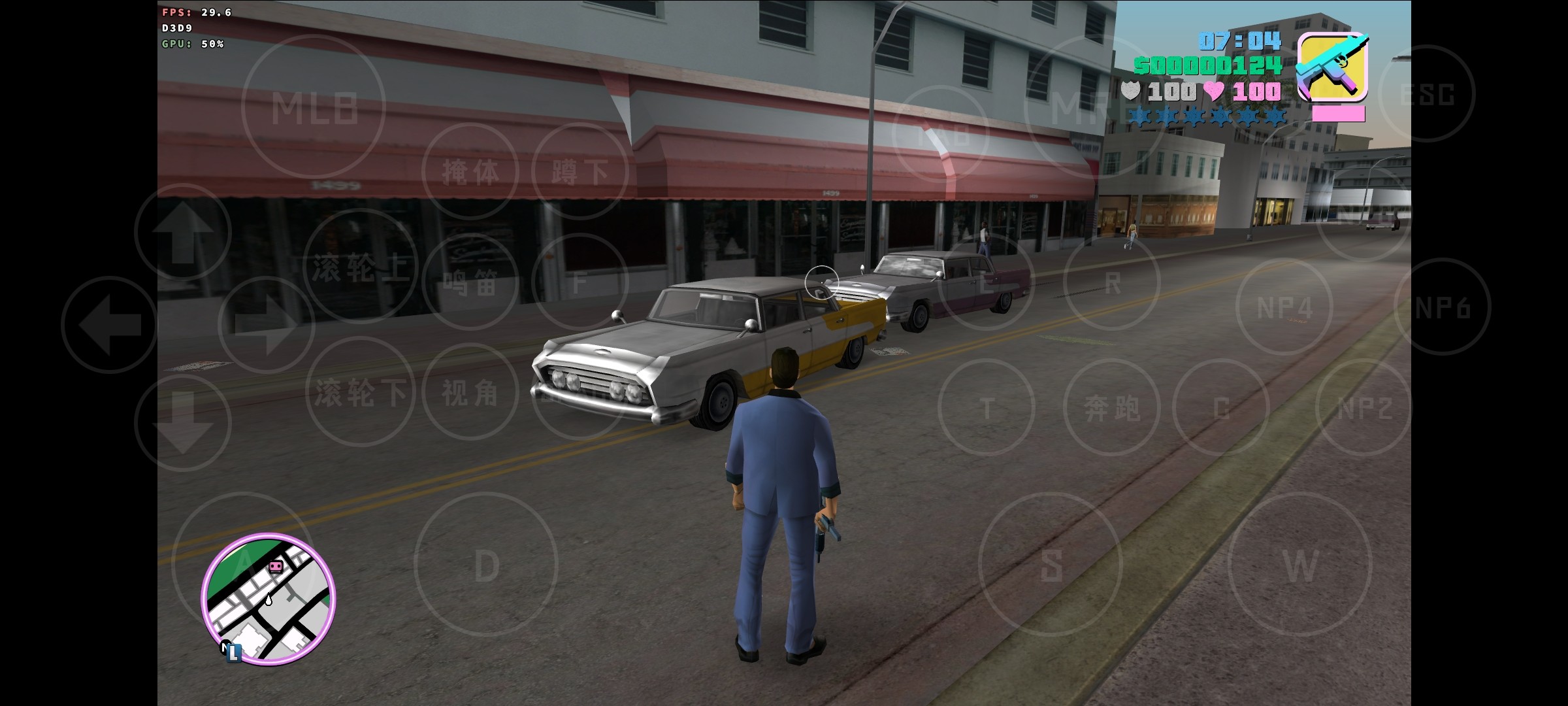
Task: Tap the up arrow directional button
Action: click(183, 232)
